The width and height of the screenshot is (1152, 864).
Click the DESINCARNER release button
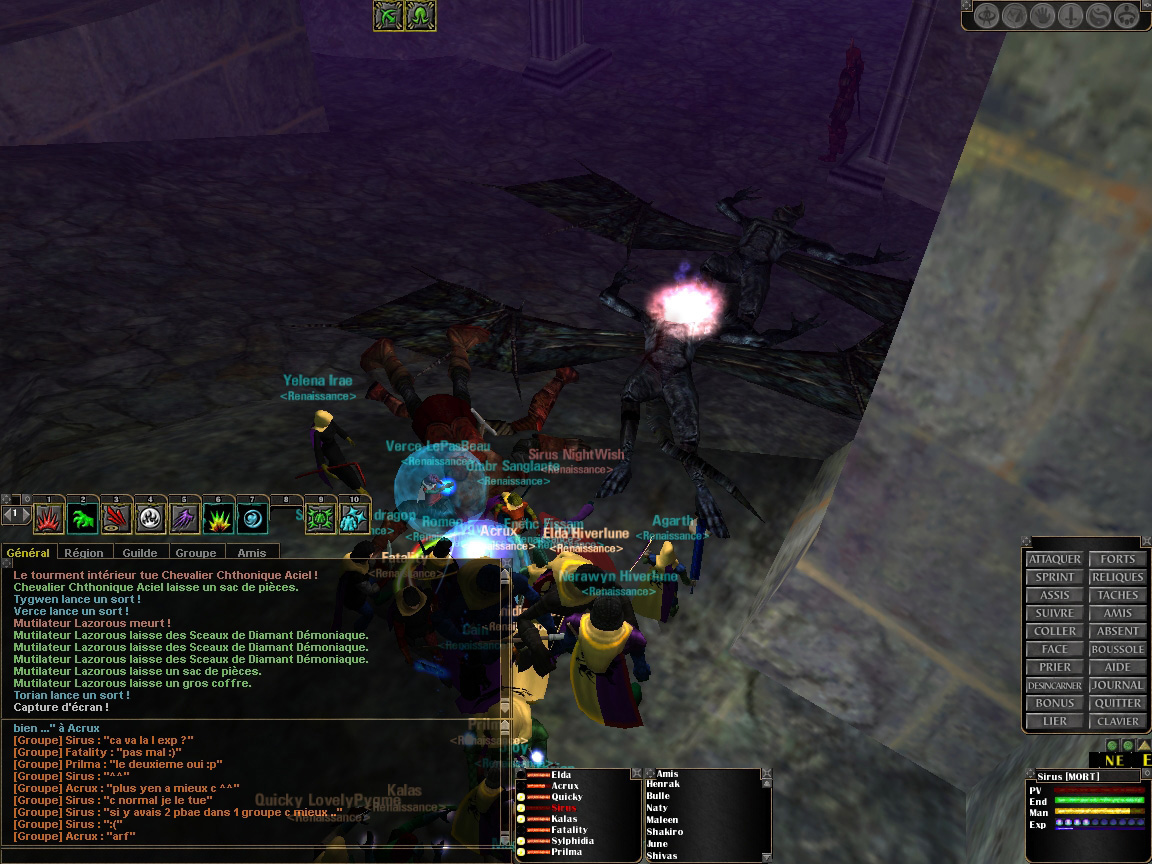coord(1054,685)
